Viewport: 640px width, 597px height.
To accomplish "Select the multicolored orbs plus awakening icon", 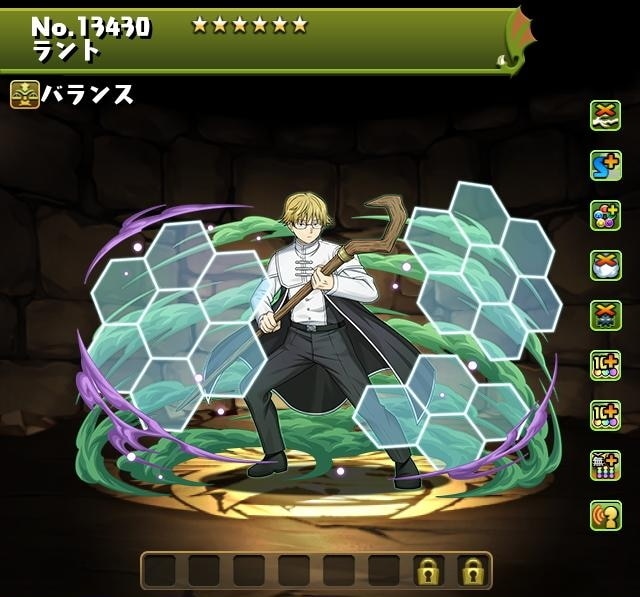I will [x=605, y=214].
